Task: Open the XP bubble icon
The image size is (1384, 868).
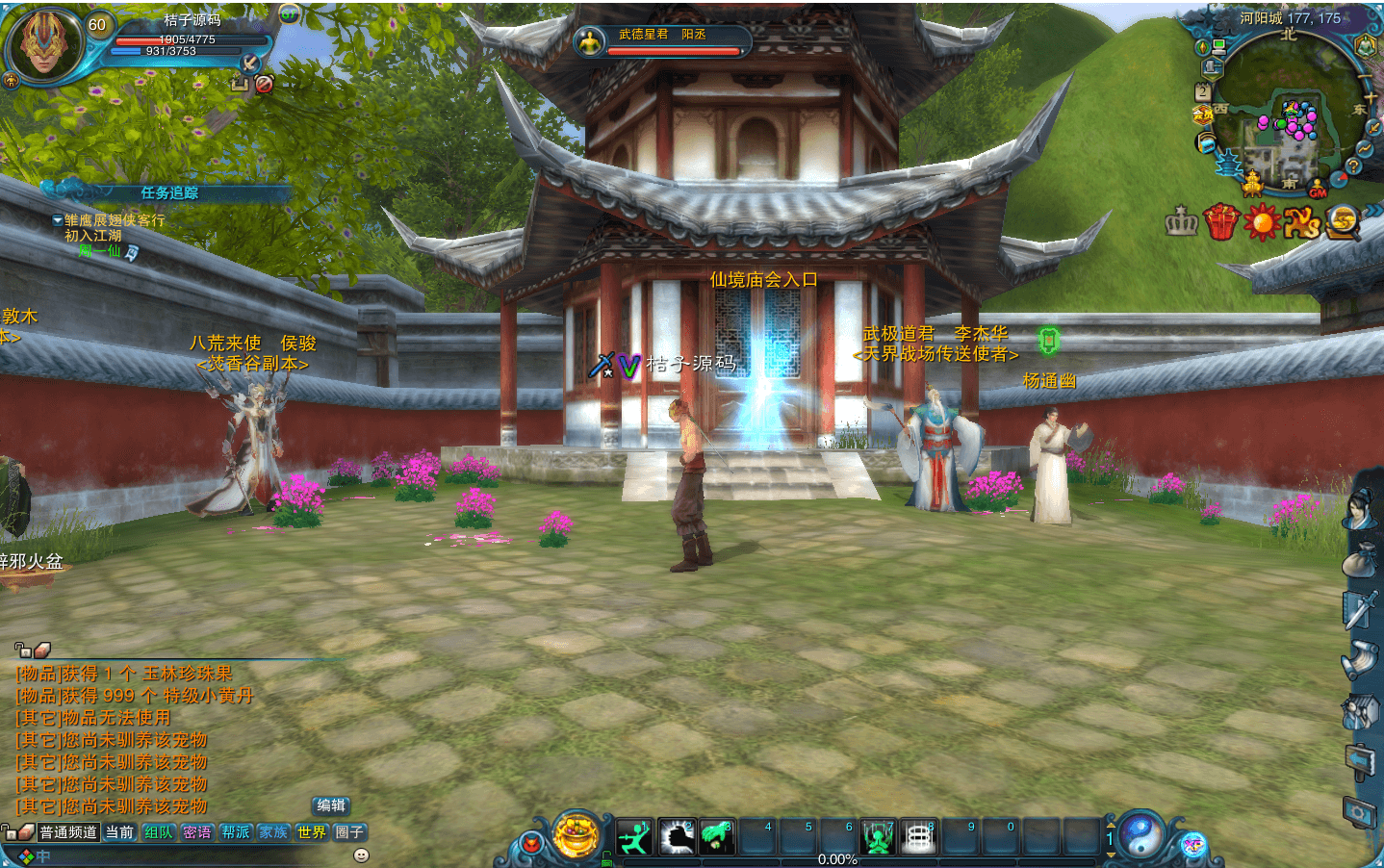Action: [x=1193, y=845]
